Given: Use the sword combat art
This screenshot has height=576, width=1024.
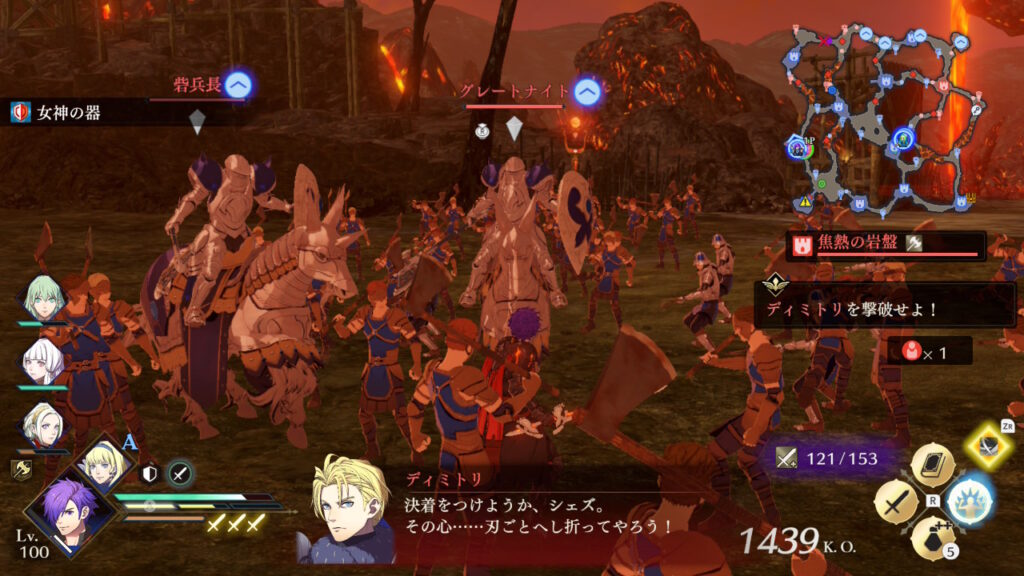Looking at the screenshot, I should [896, 500].
